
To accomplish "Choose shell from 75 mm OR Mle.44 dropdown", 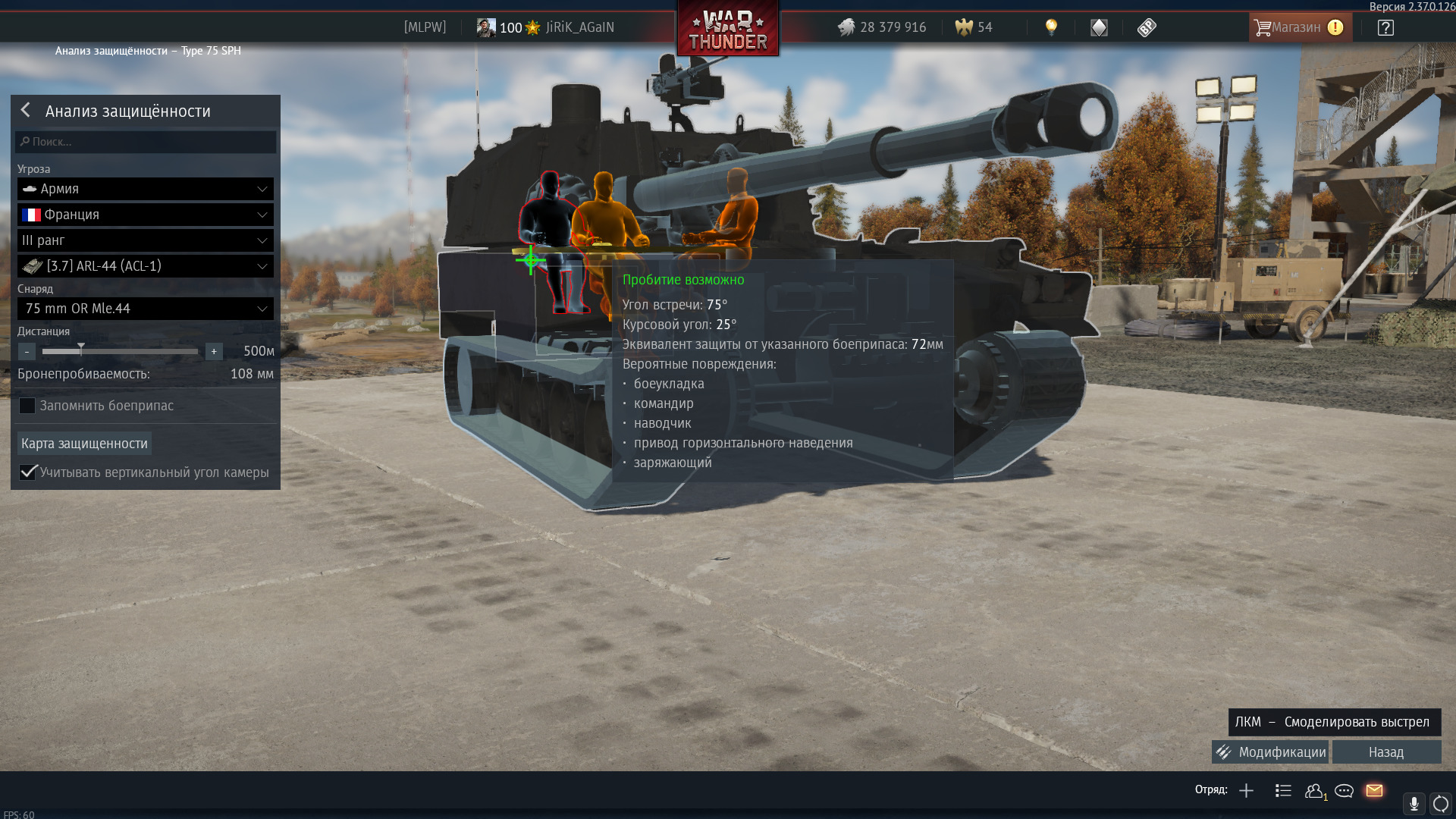I will tap(146, 309).
